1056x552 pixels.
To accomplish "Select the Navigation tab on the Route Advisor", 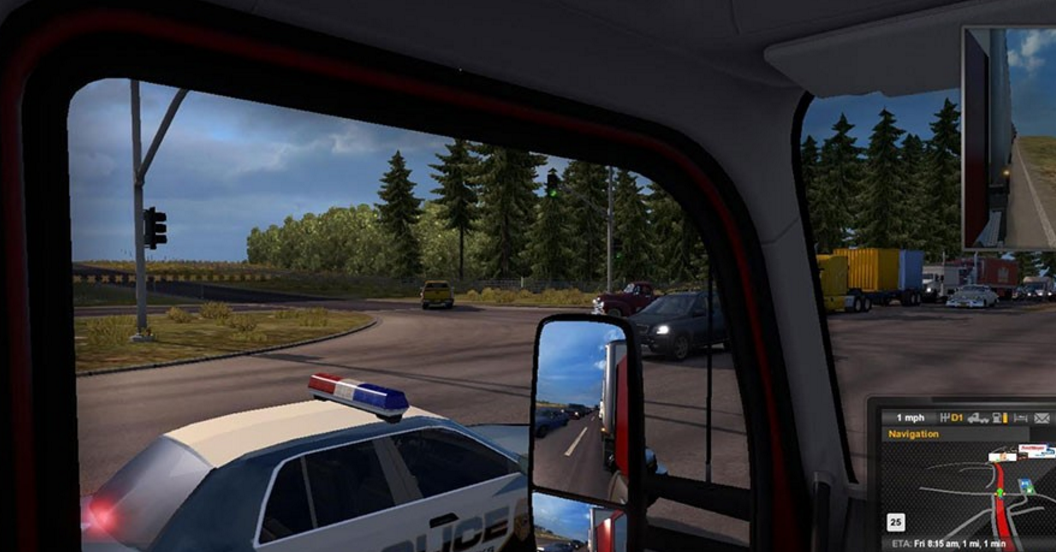I will 914,434.
